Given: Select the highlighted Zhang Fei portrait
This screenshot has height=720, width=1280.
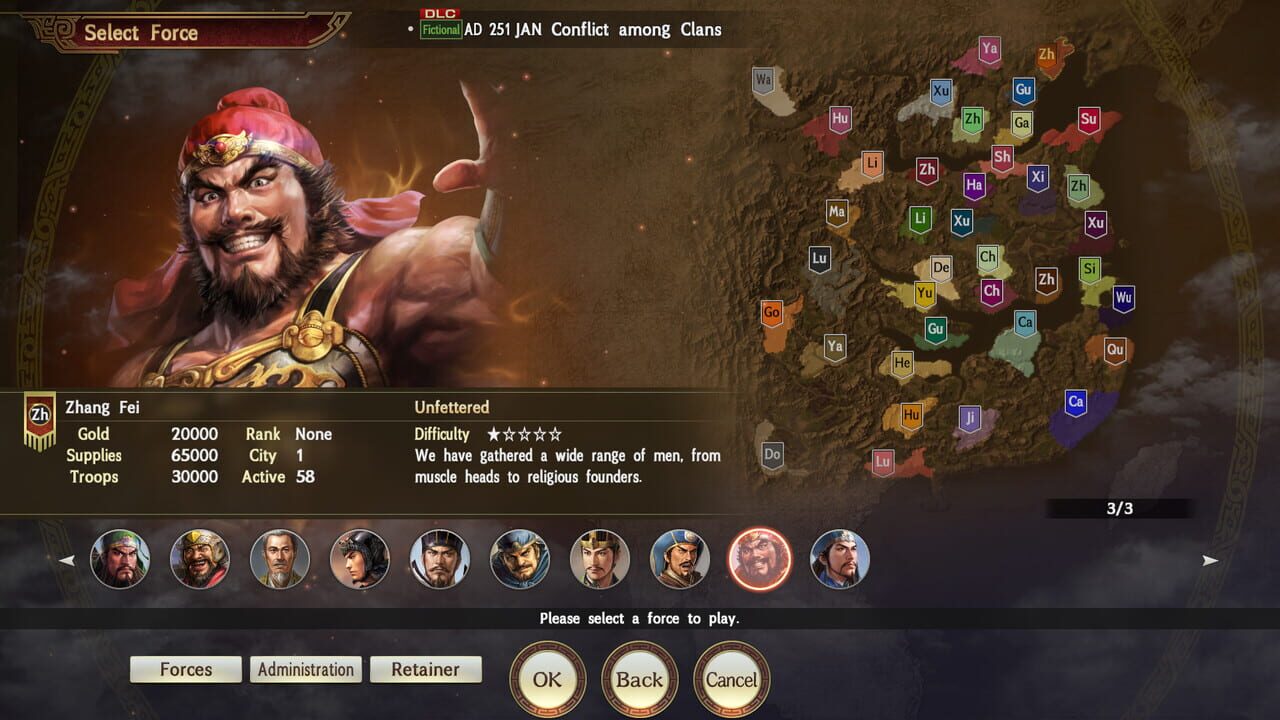Looking at the screenshot, I should [x=761, y=559].
